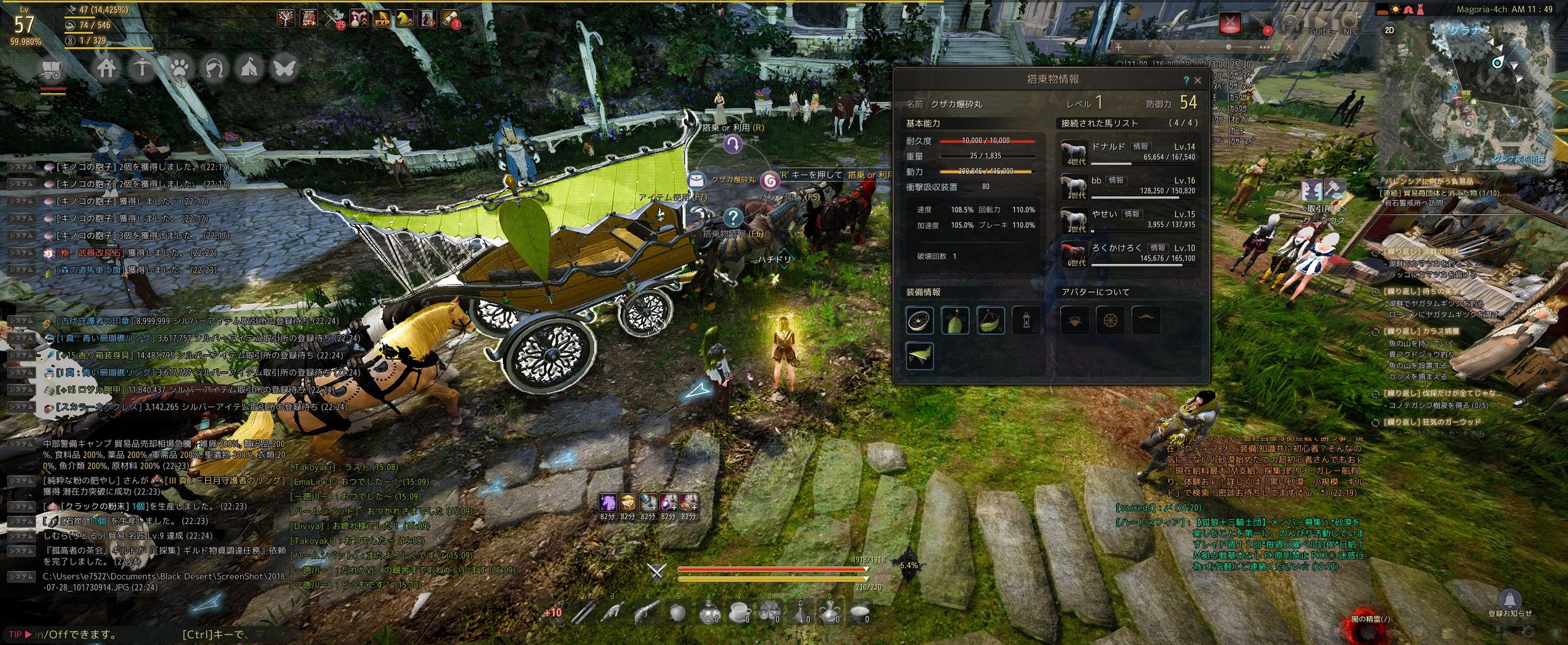The image size is (1568, 645).
Task: Click the EXP buff icon
Action: click(381, 19)
